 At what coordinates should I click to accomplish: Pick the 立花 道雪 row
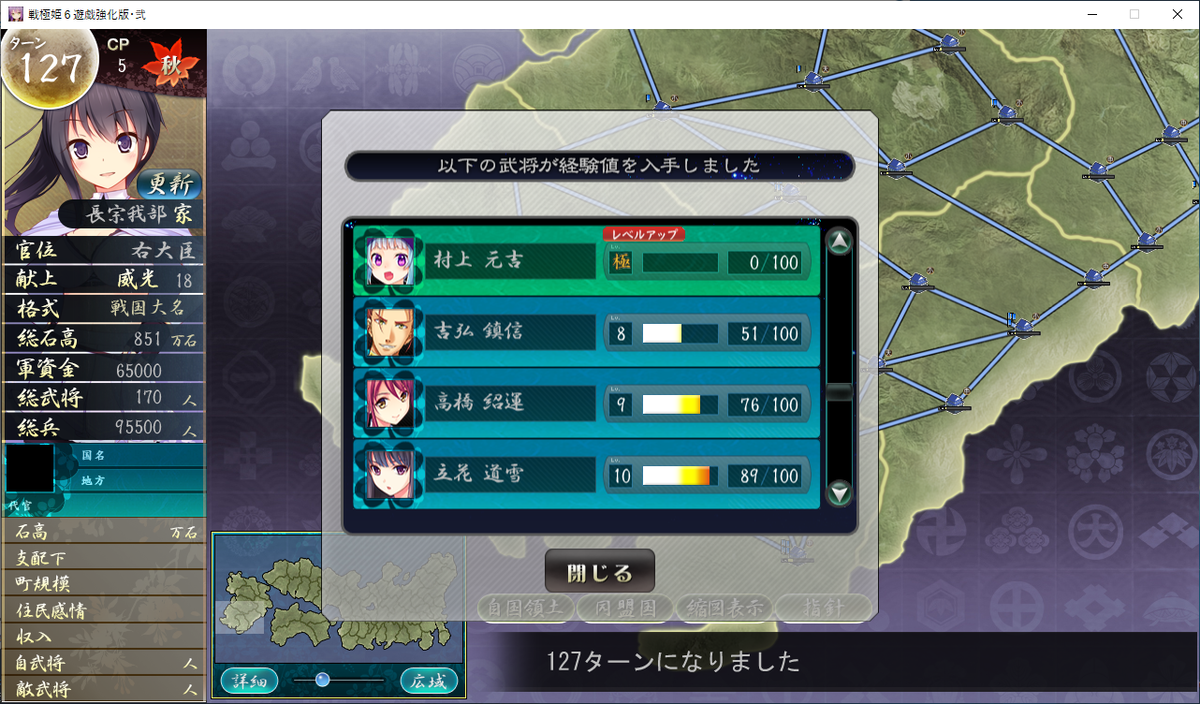tap(586, 475)
